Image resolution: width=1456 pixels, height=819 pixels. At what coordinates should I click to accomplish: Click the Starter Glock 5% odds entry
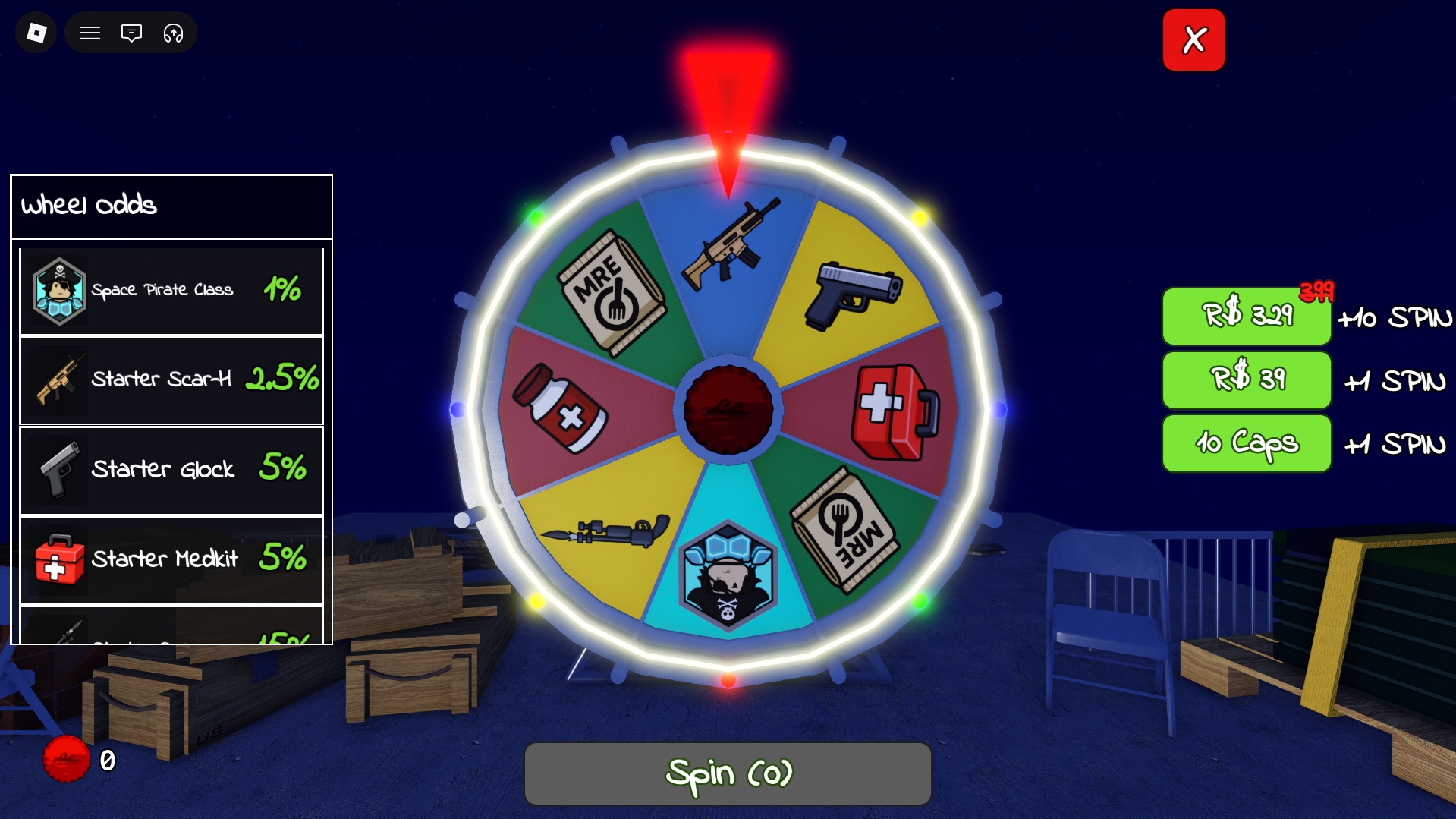[x=171, y=470]
